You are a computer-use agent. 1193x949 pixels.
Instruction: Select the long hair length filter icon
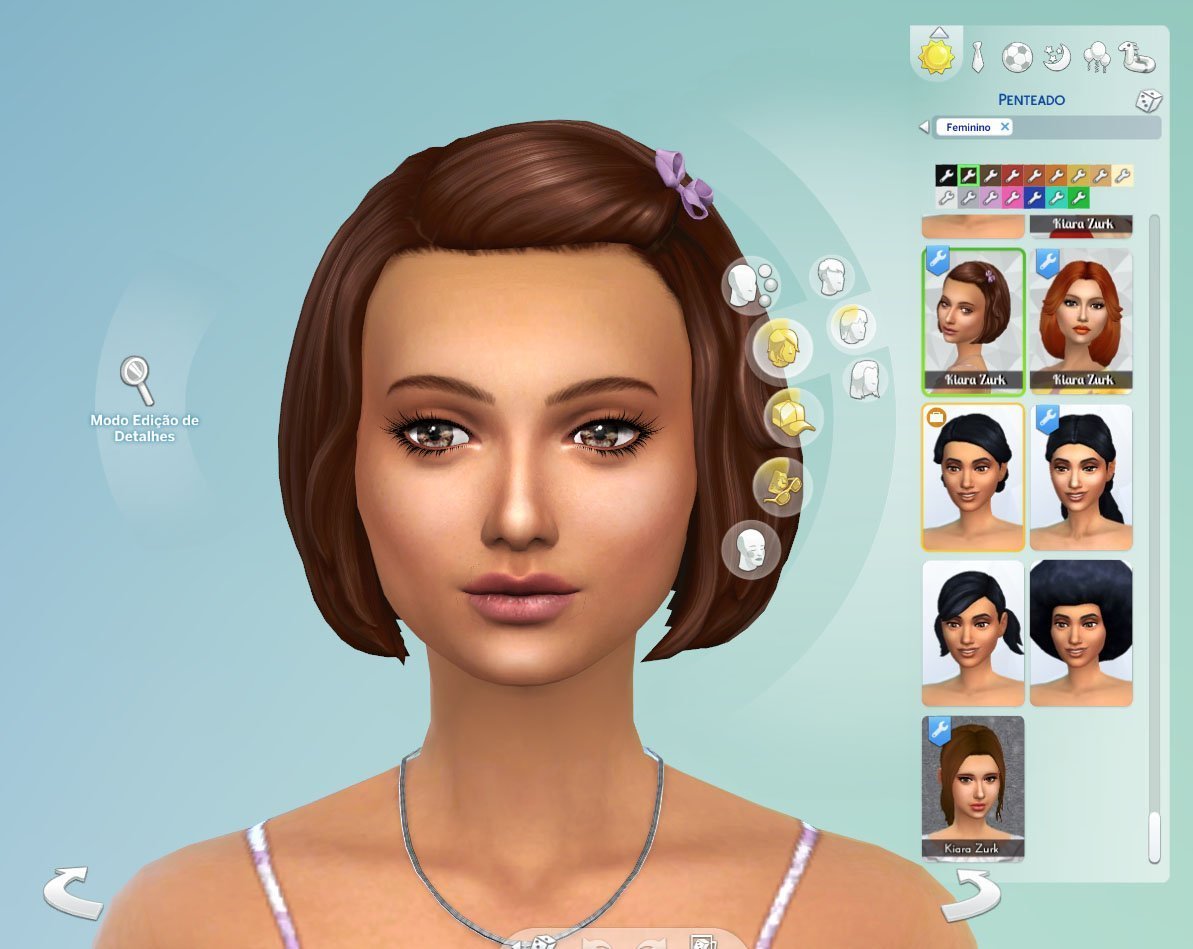click(867, 380)
